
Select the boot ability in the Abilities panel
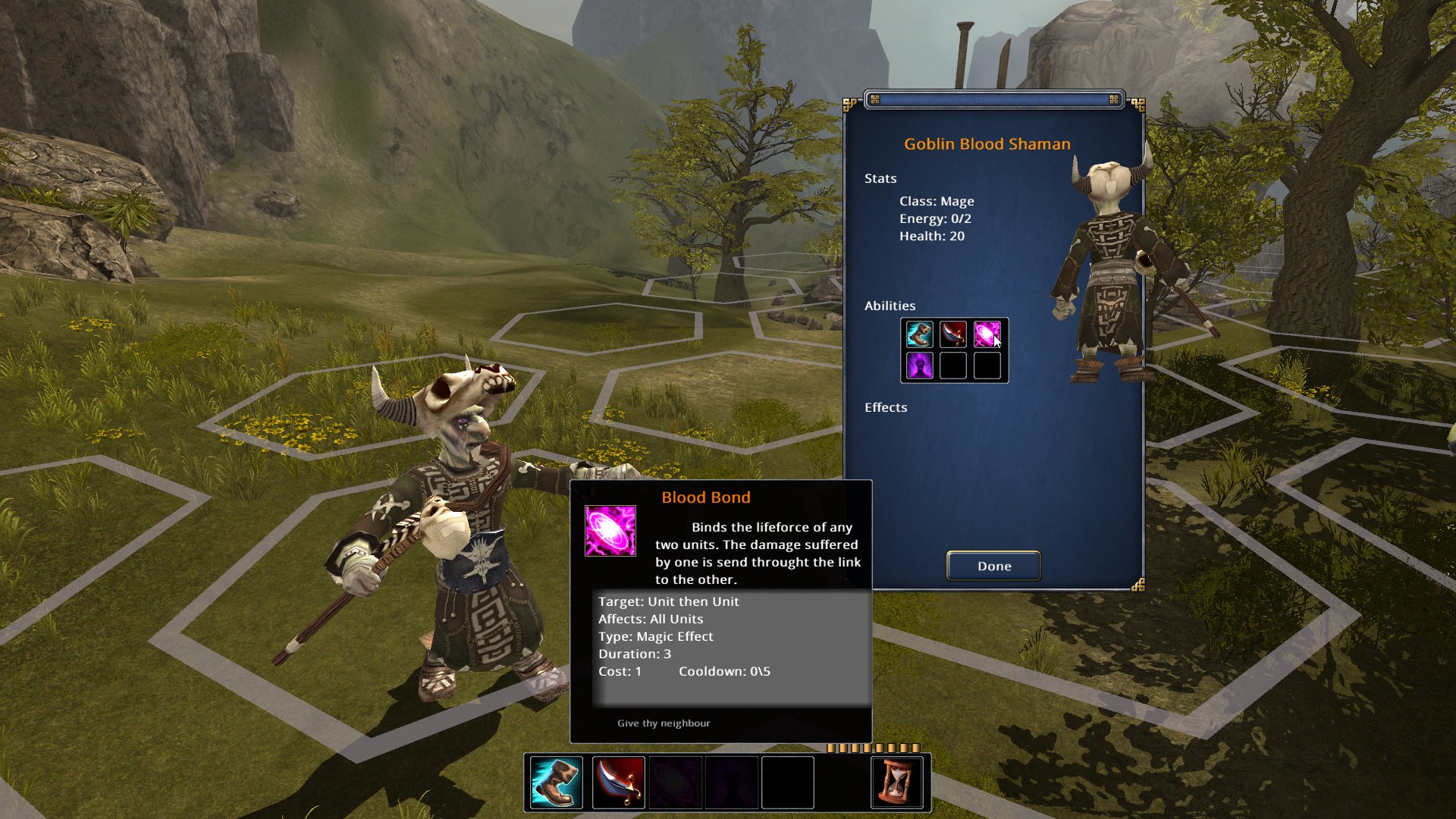coord(920,334)
